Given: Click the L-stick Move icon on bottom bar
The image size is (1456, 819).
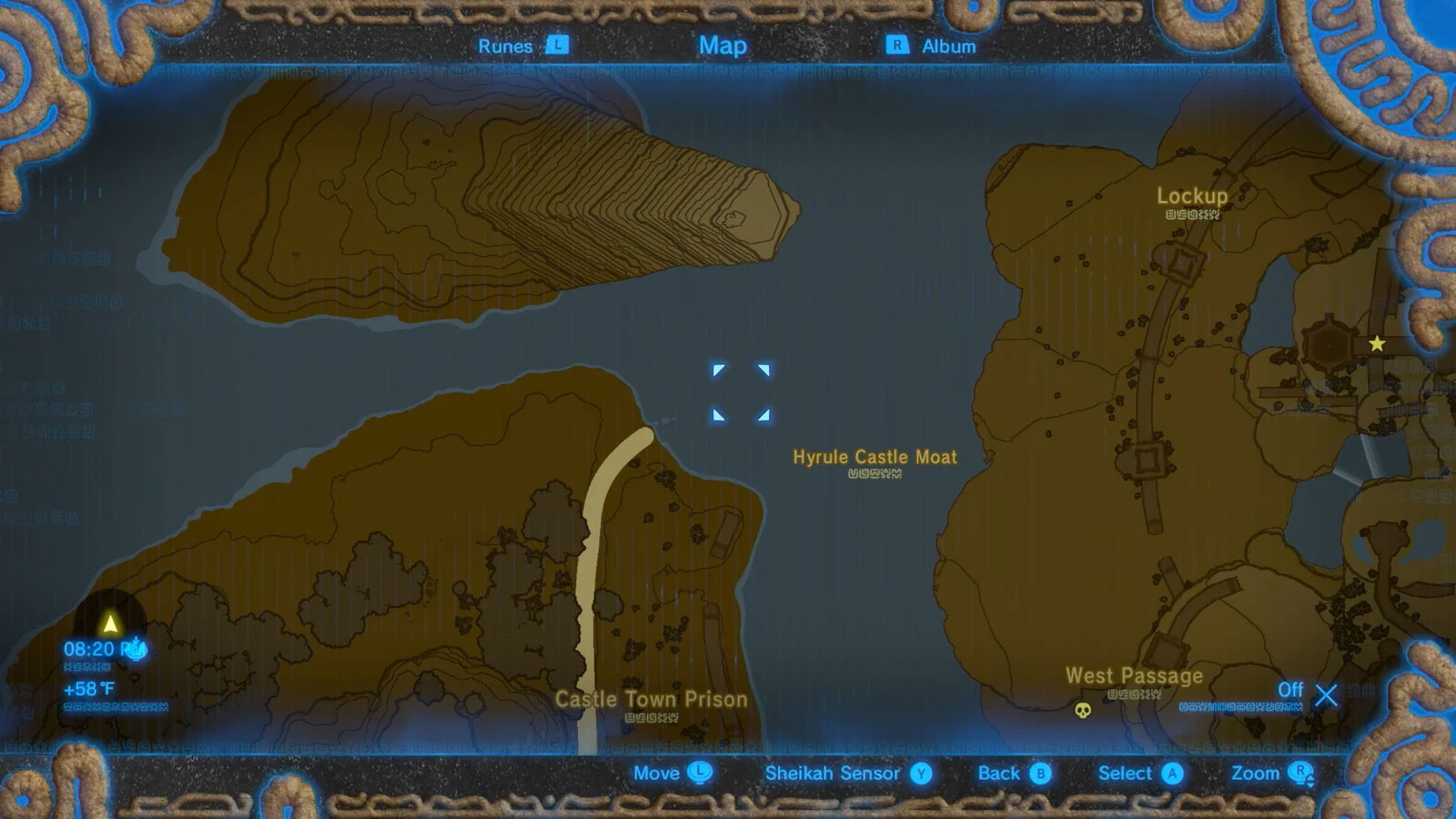Looking at the screenshot, I should tap(699, 773).
